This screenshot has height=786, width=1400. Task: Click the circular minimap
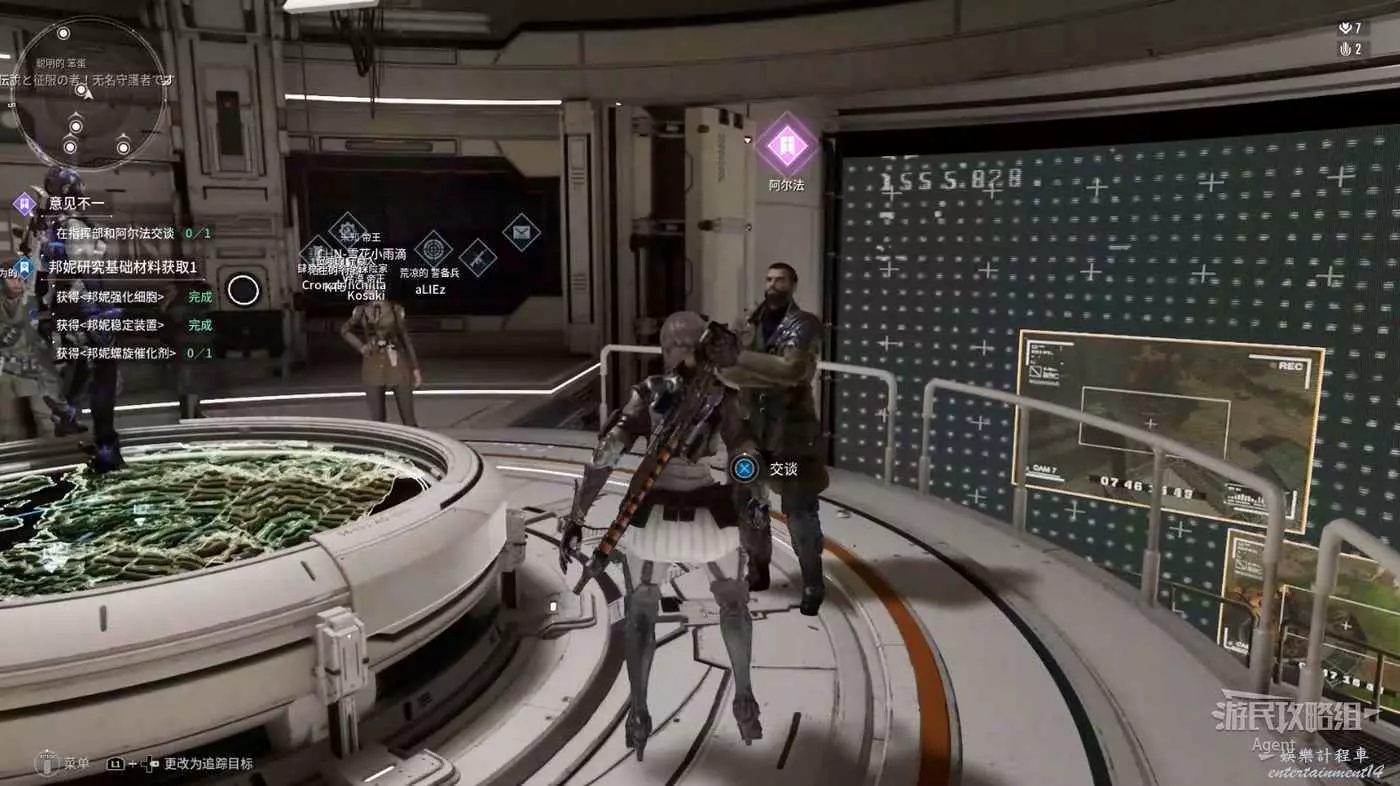click(x=88, y=93)
